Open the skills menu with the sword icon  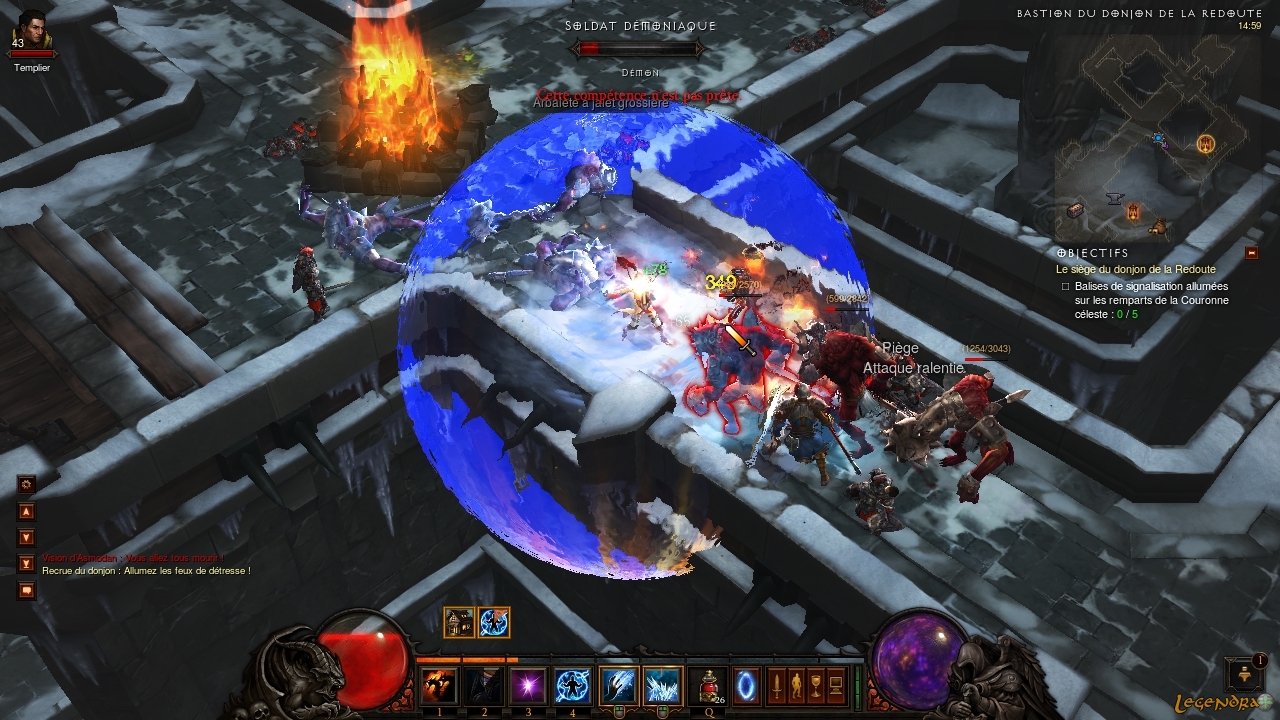pyautogui.click(x=776, y=686)
